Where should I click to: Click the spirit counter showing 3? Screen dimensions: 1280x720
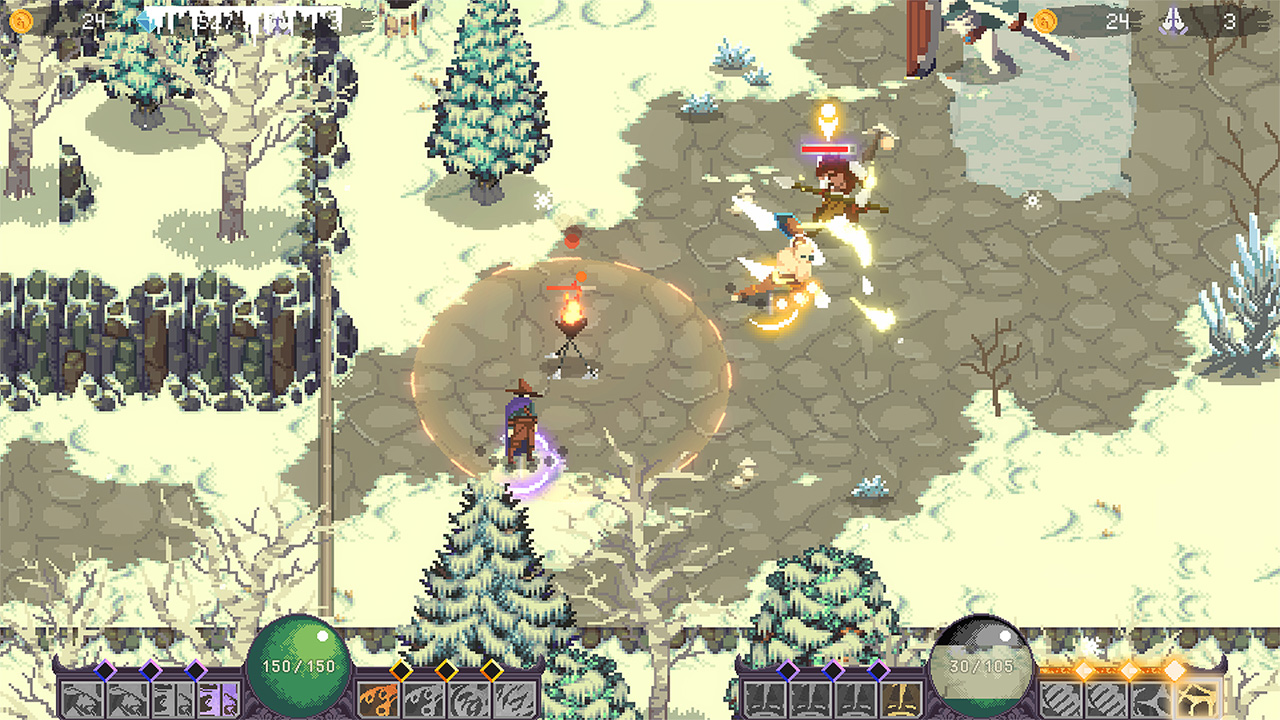click(x=1232, y=17)
